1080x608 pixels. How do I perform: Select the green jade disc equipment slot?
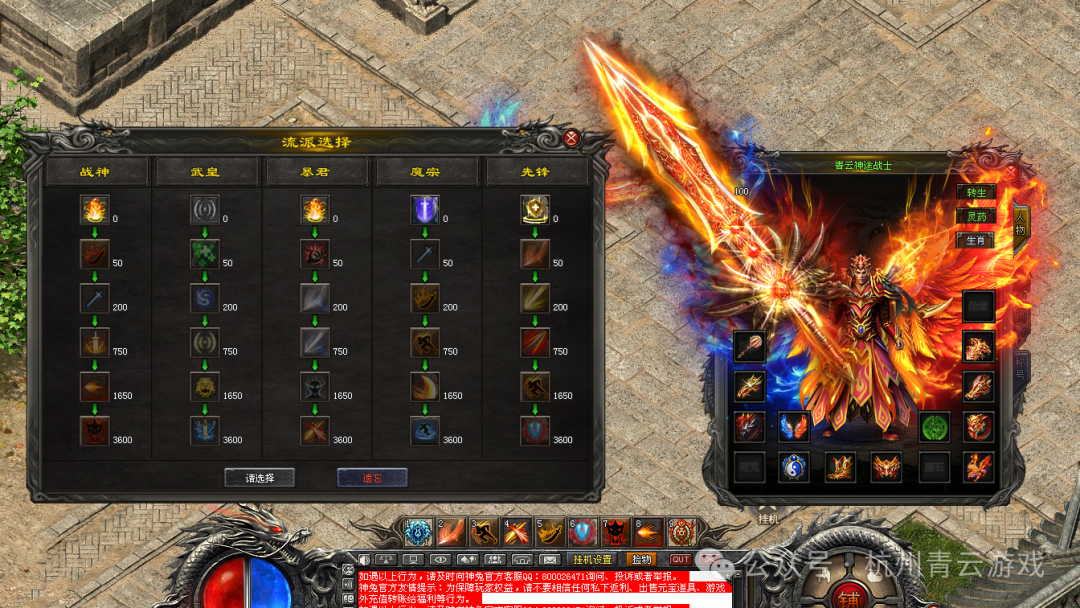pyautogui.click(x=934, y=426)
